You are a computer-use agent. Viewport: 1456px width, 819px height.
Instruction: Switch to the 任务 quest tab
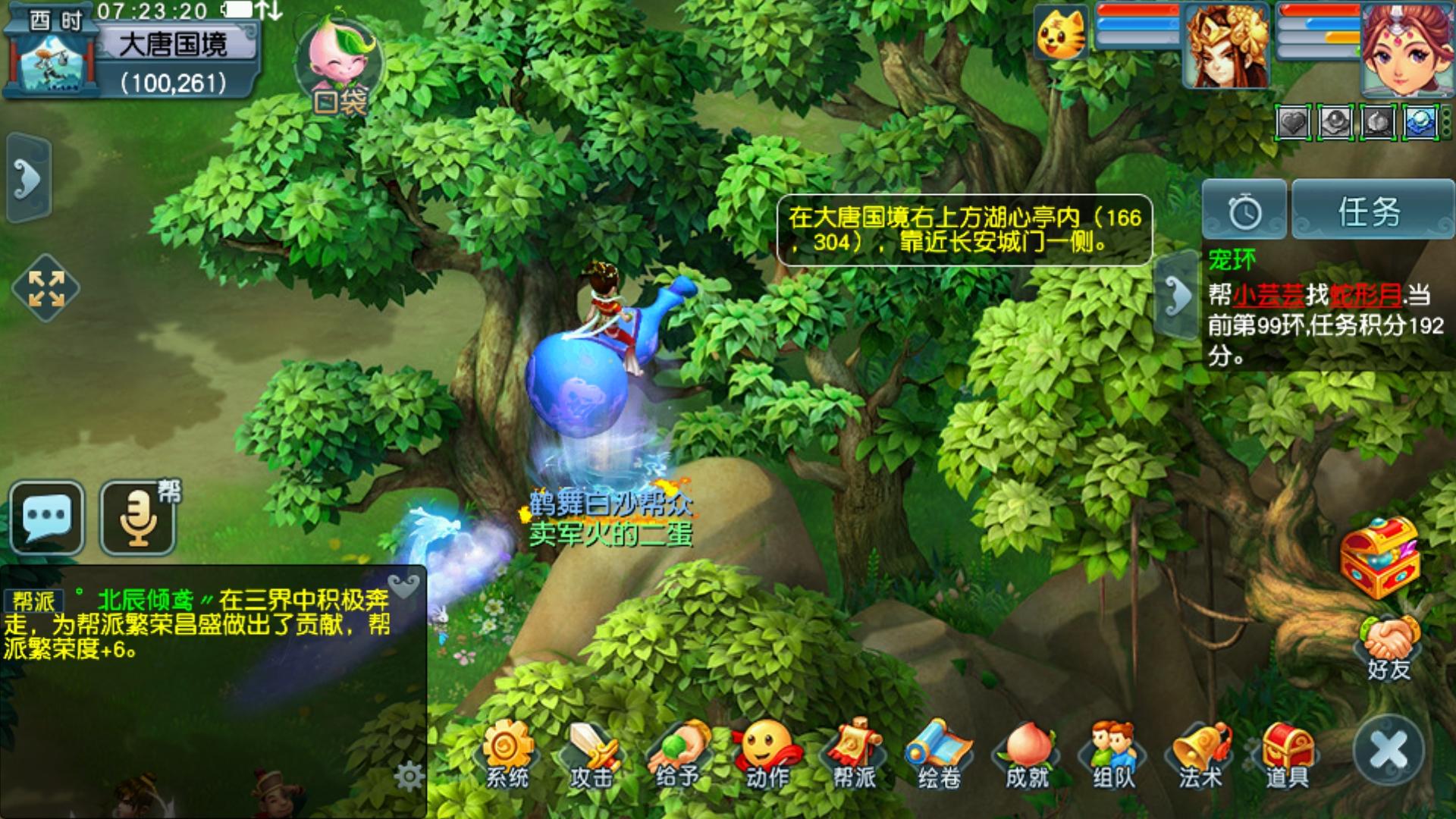1370,211
